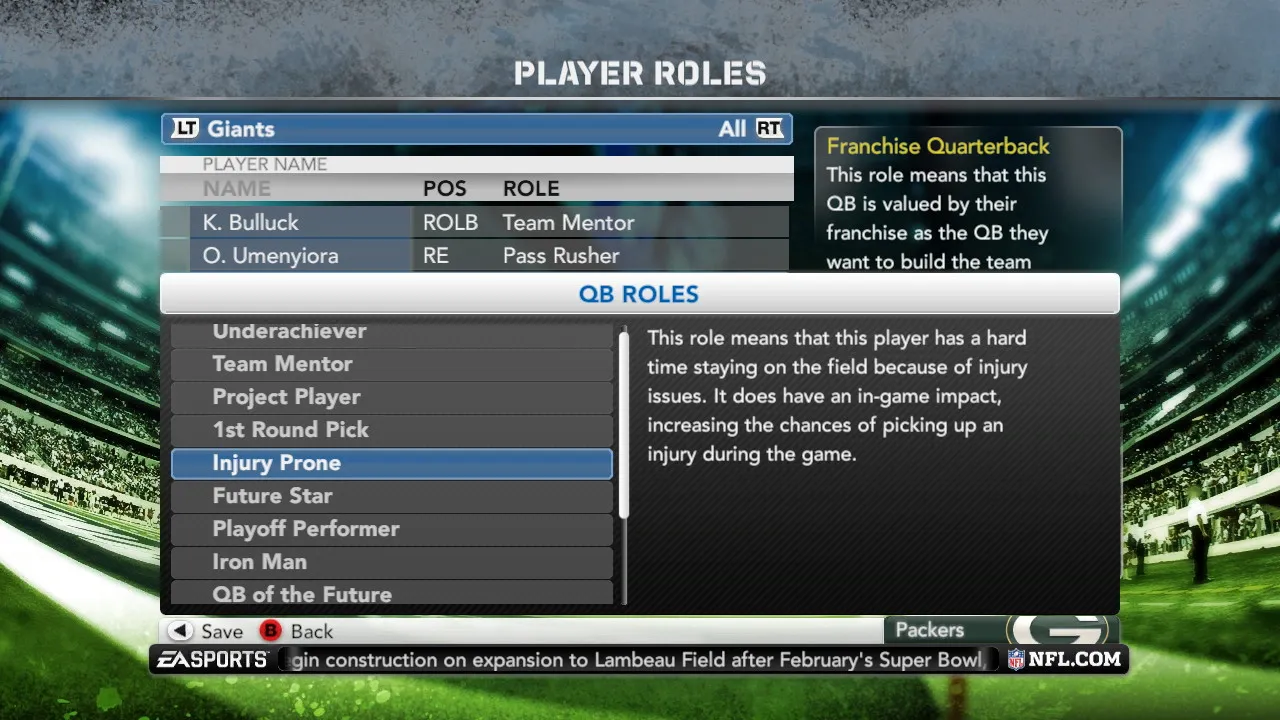The height and width of the screenshot is (720, 1280).
Task: Assign the Future Star role
Action: 391,496
